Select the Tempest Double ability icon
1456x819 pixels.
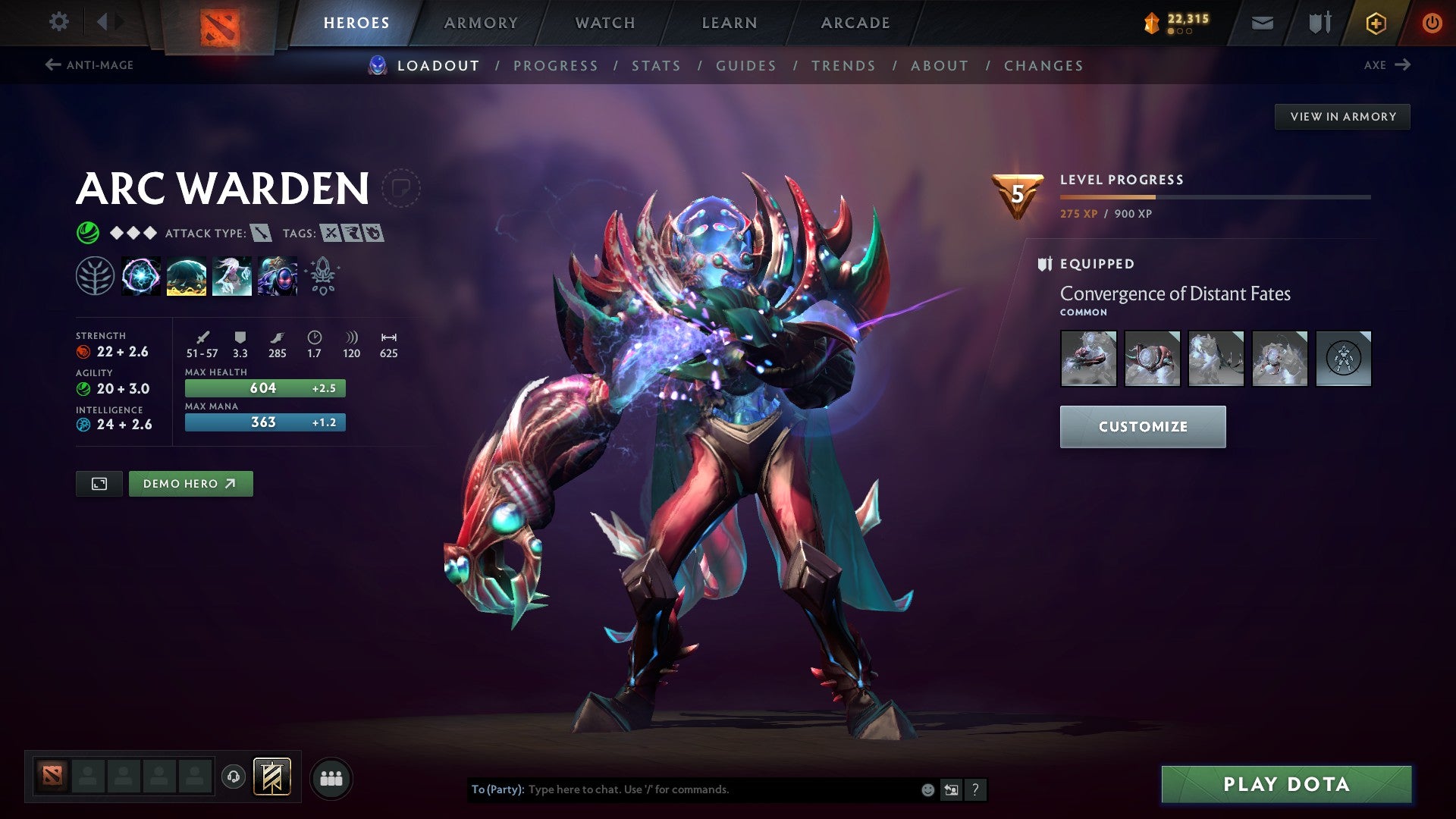click(278, 277)
